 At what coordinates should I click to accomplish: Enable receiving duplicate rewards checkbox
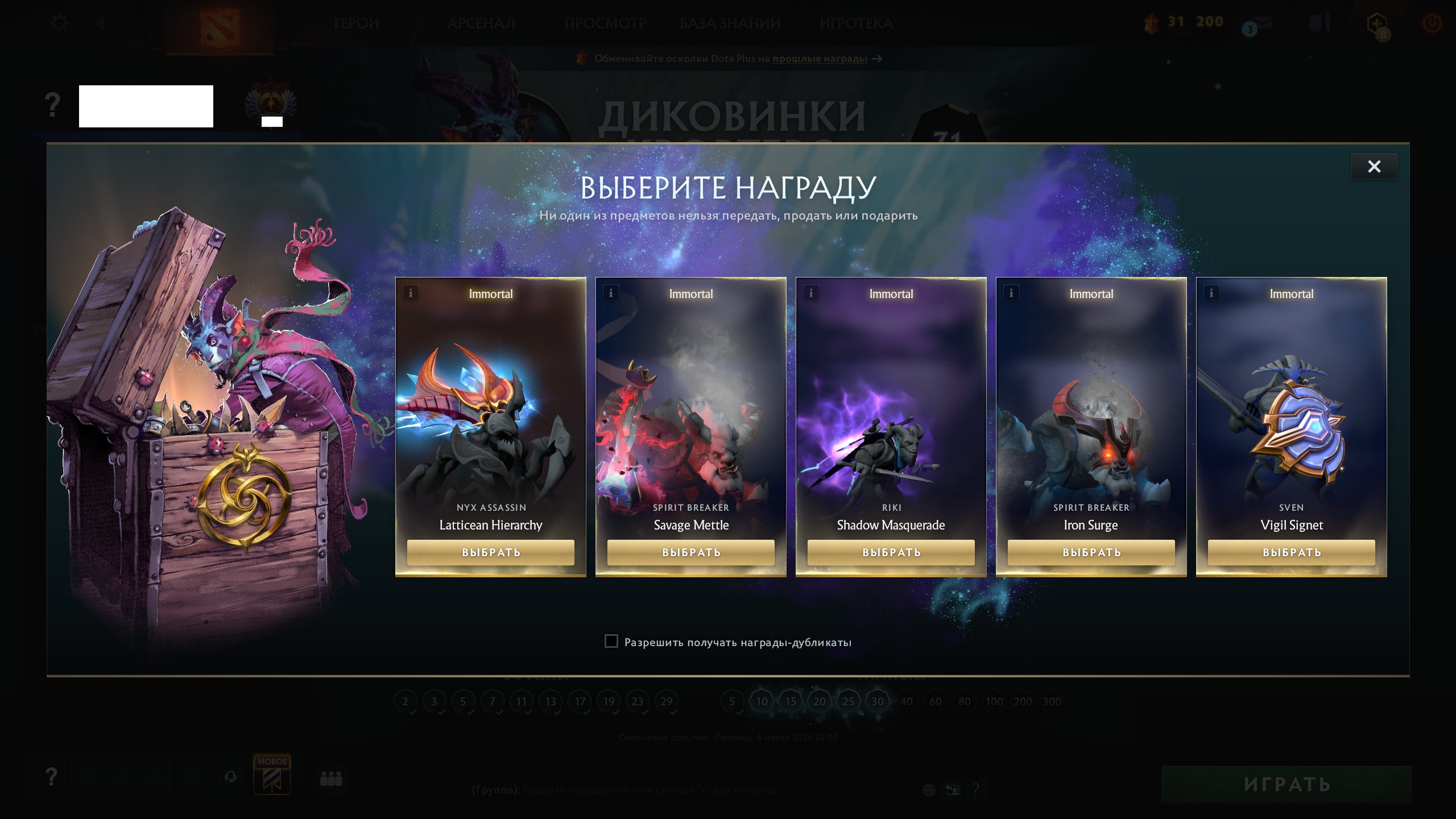pos(611,641)
